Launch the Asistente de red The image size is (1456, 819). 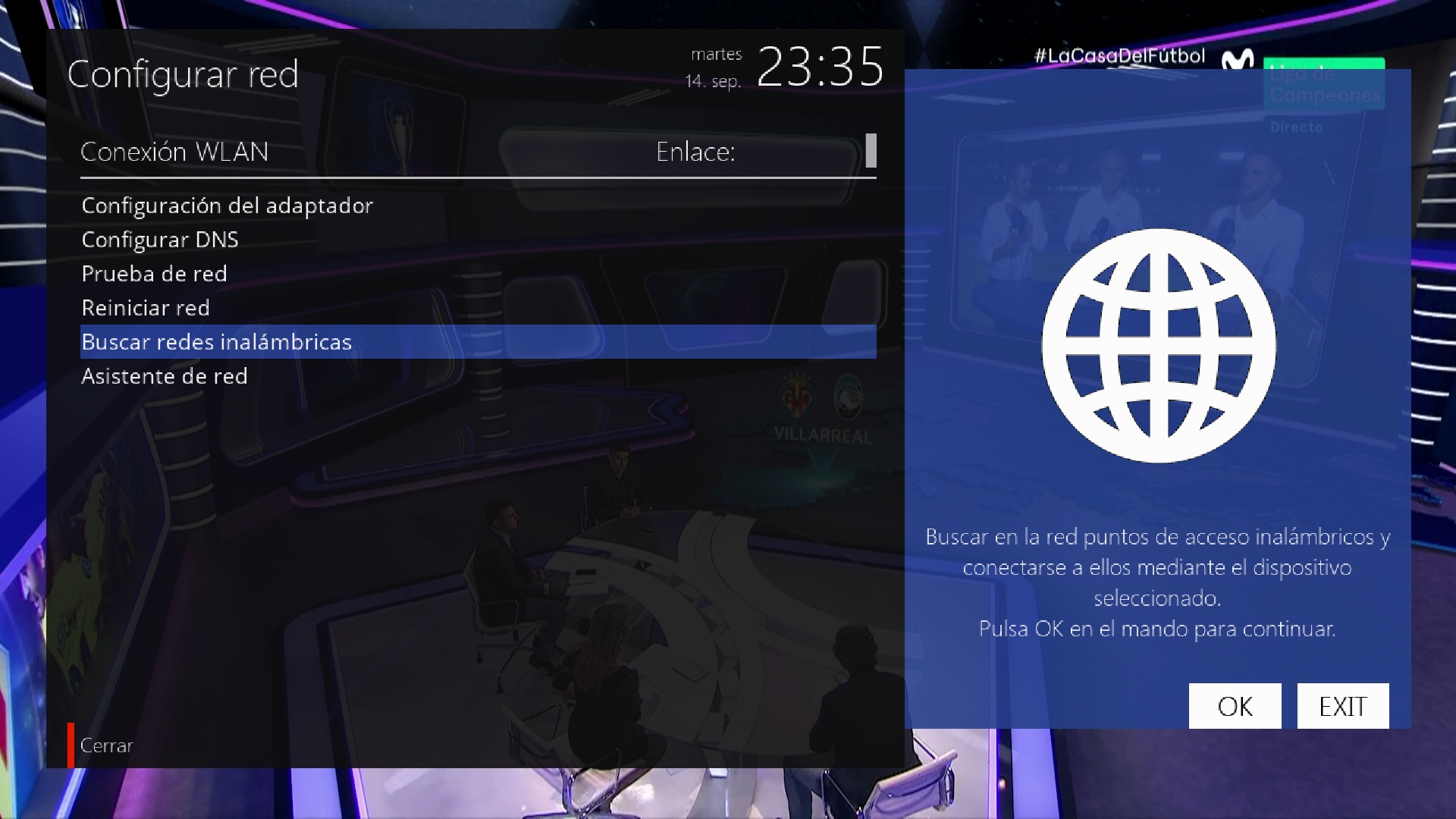point(165,376)
